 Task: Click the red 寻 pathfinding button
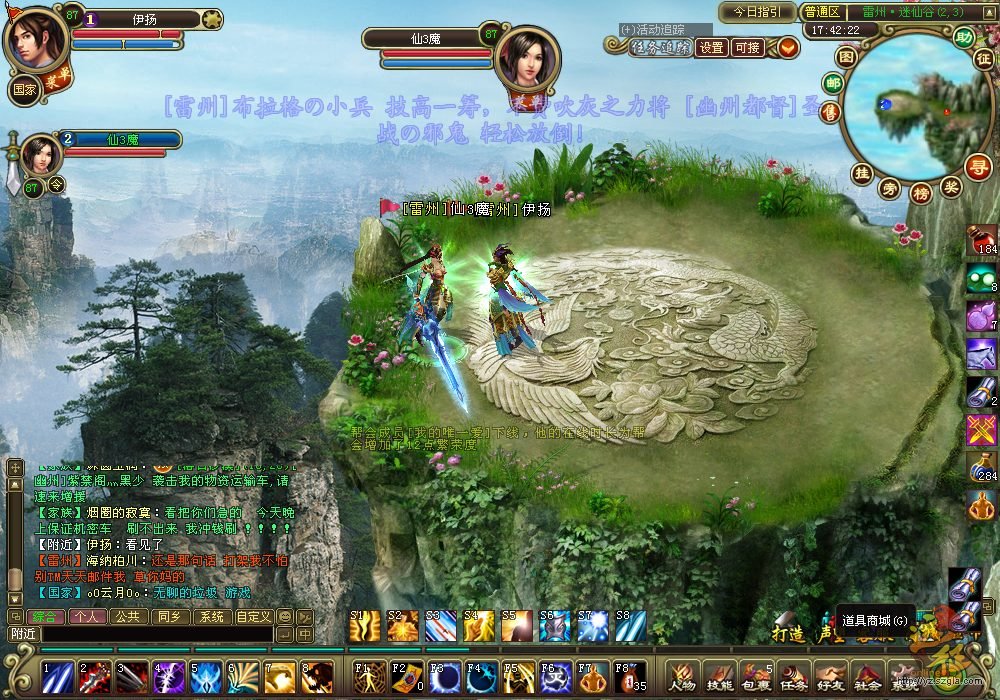pyautogui.click(x=977, y=166)
